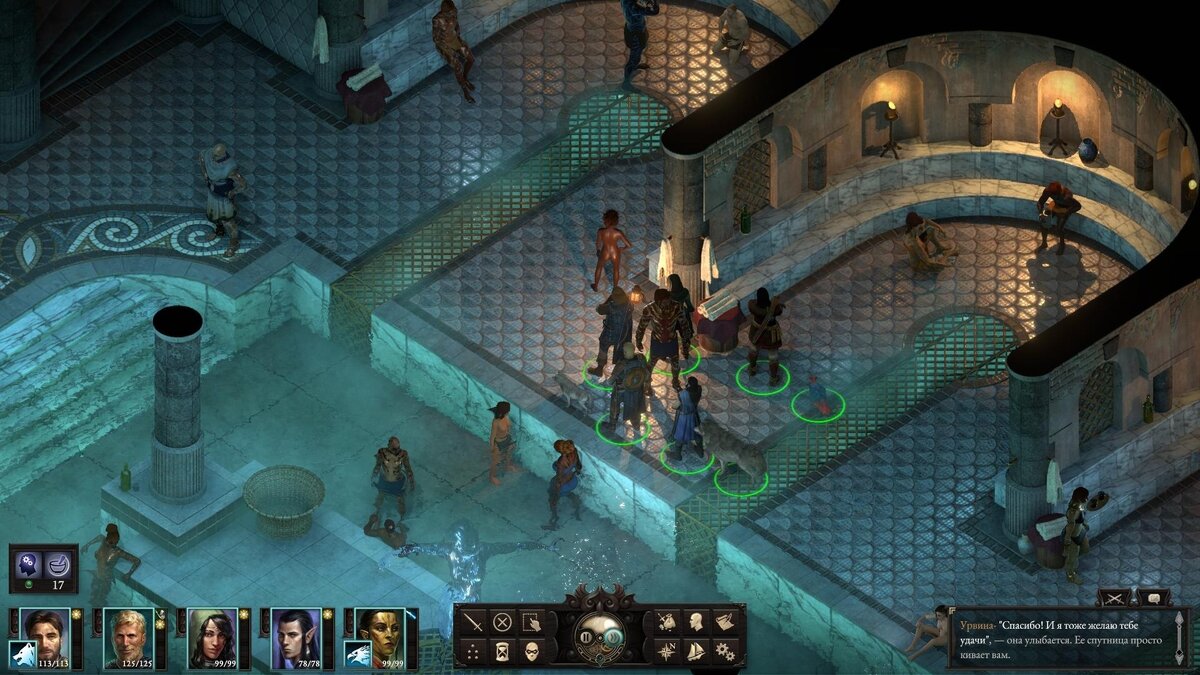Open the ship management sailboat icon

[x=696, y=651]
